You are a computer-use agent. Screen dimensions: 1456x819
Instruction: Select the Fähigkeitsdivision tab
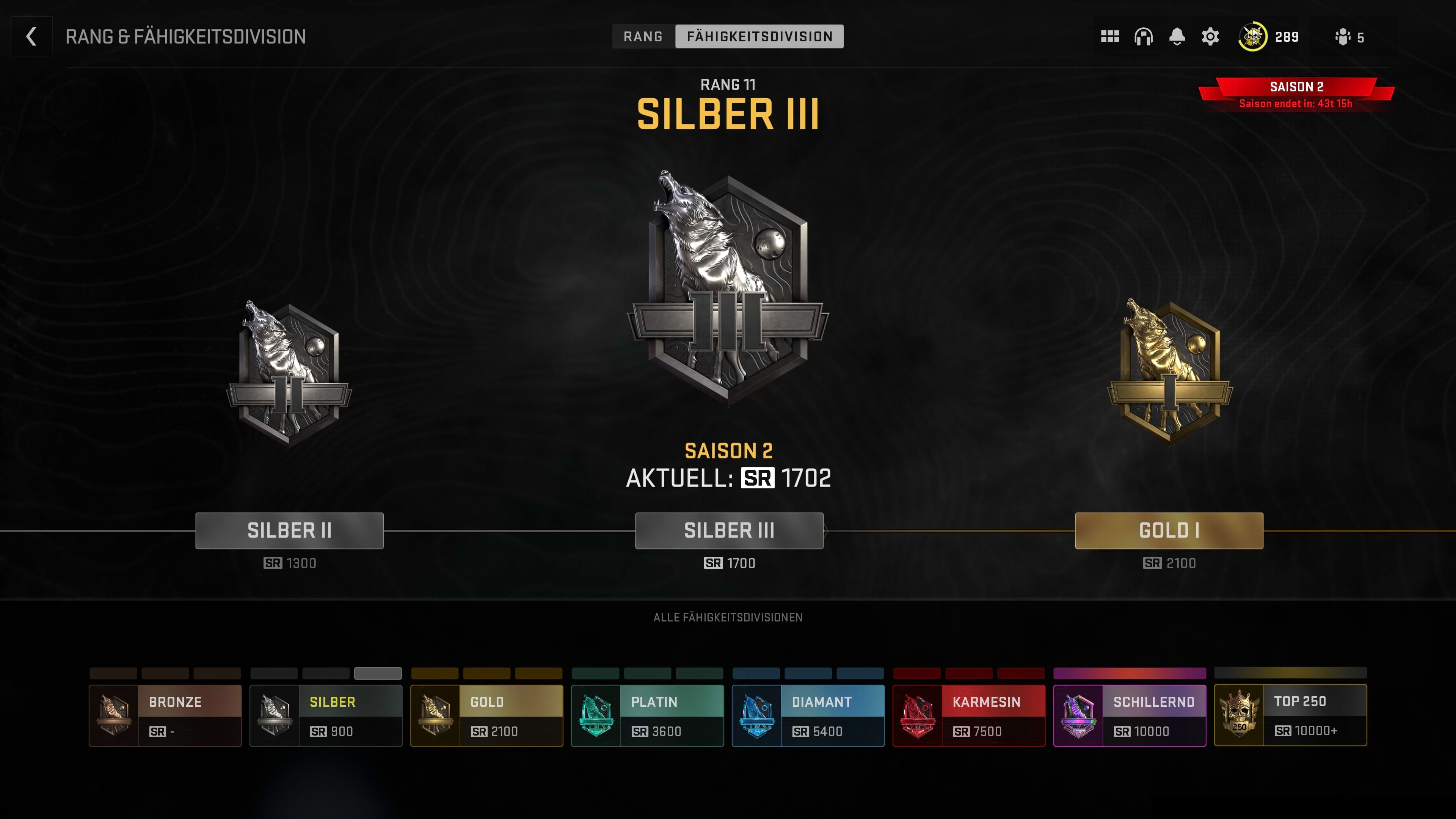pyautogui.click(x=759, y=37)
